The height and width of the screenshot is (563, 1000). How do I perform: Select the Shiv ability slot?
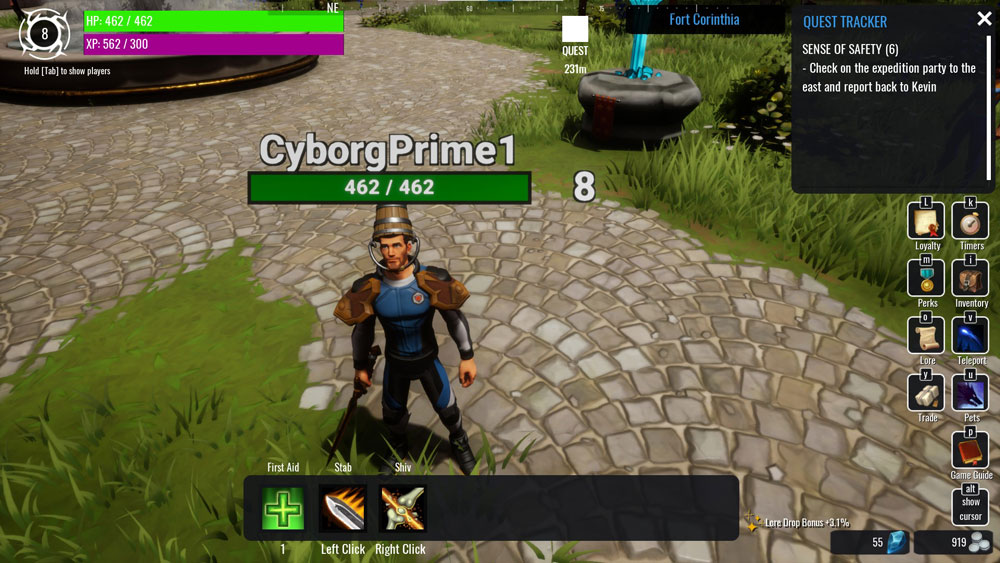pyautogui.click(x=402, y=509)
